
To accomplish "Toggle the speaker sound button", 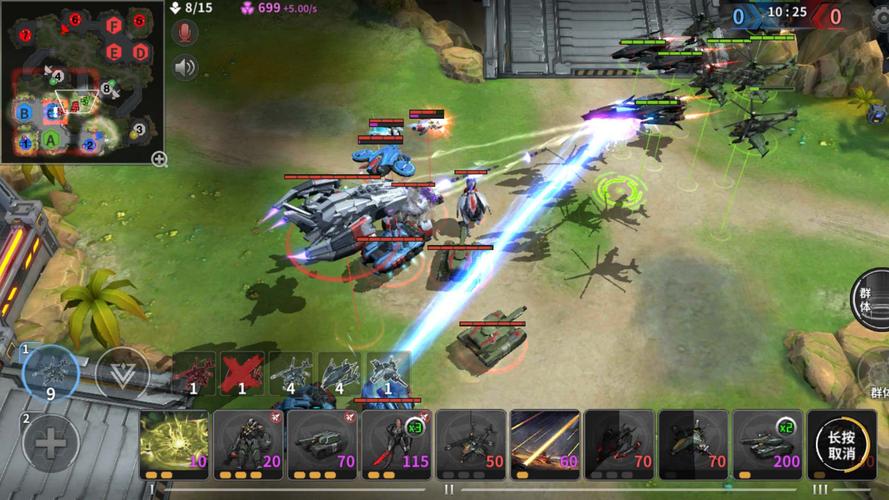I will click(185, 67).
